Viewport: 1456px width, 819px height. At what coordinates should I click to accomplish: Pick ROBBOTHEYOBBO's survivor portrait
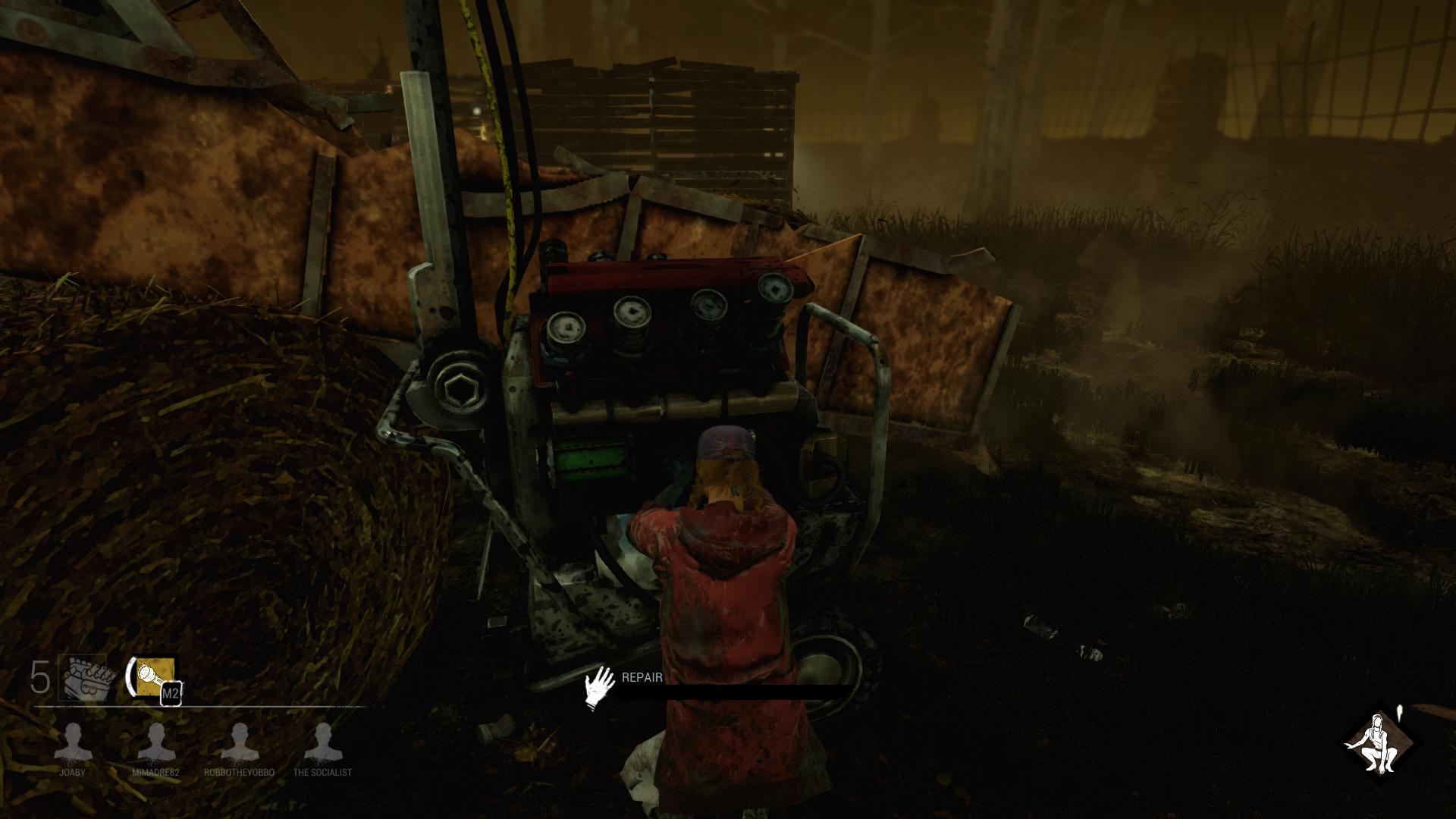tap(240, 742)
